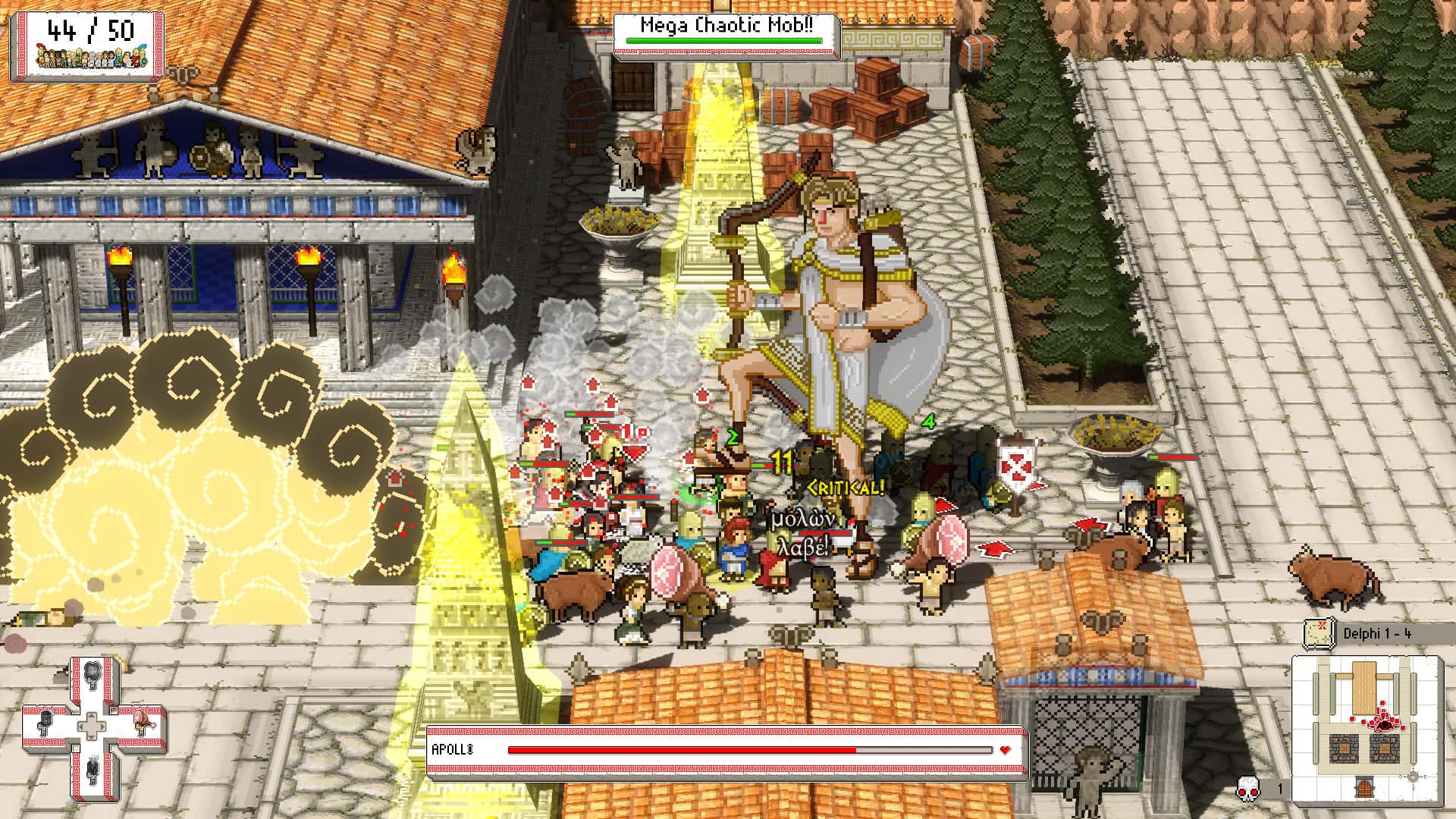Click the red X mark on the map scroll

coord(1323,626)
